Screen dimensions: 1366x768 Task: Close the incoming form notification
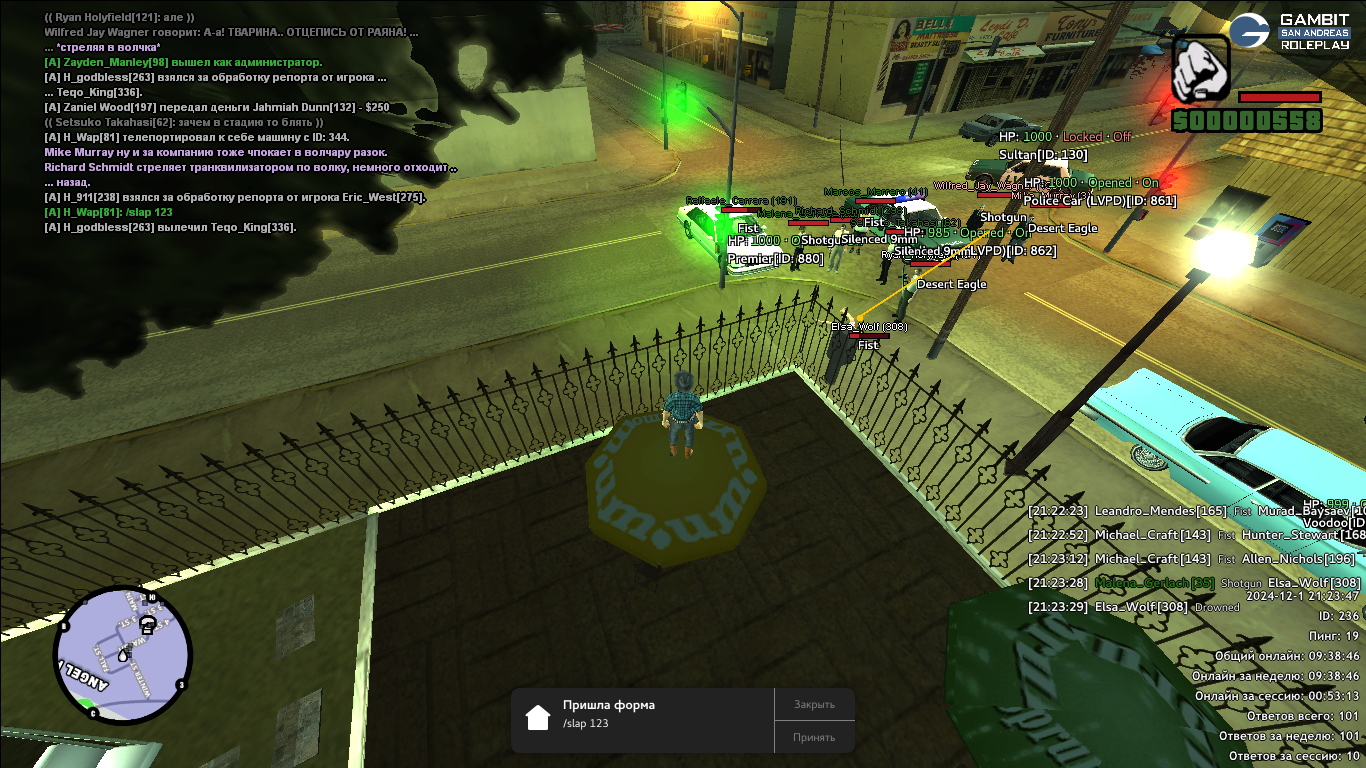pyautogui.click(x=814, y=704)
